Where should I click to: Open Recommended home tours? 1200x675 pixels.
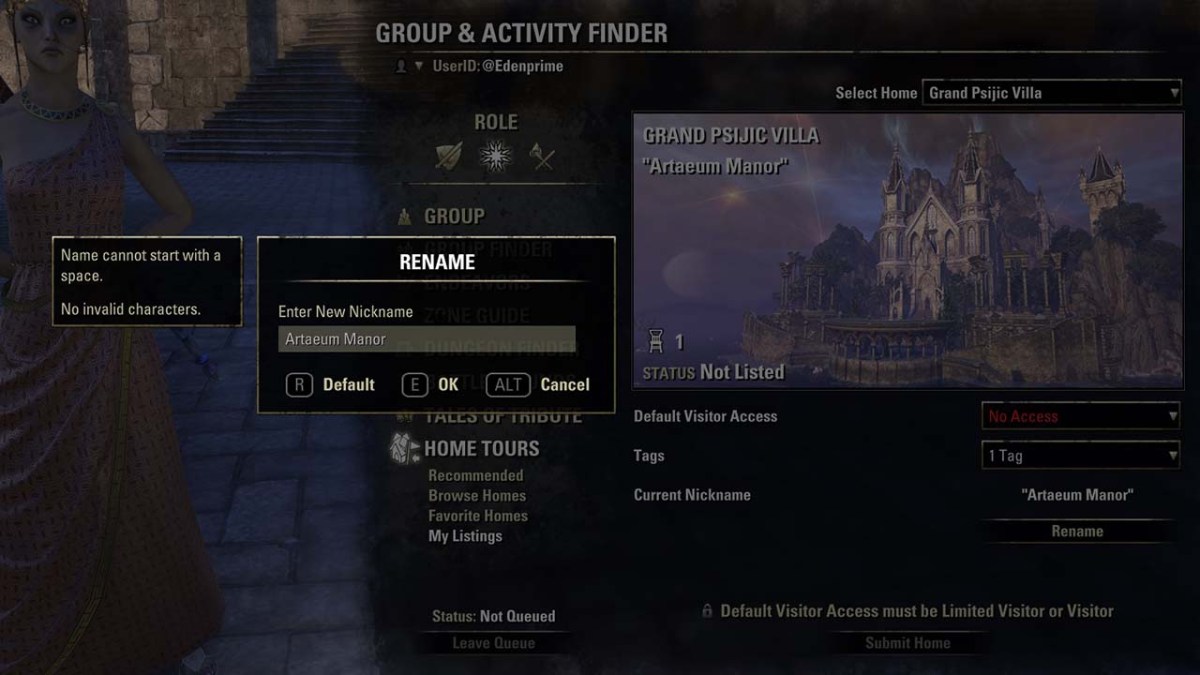(476, 476)
